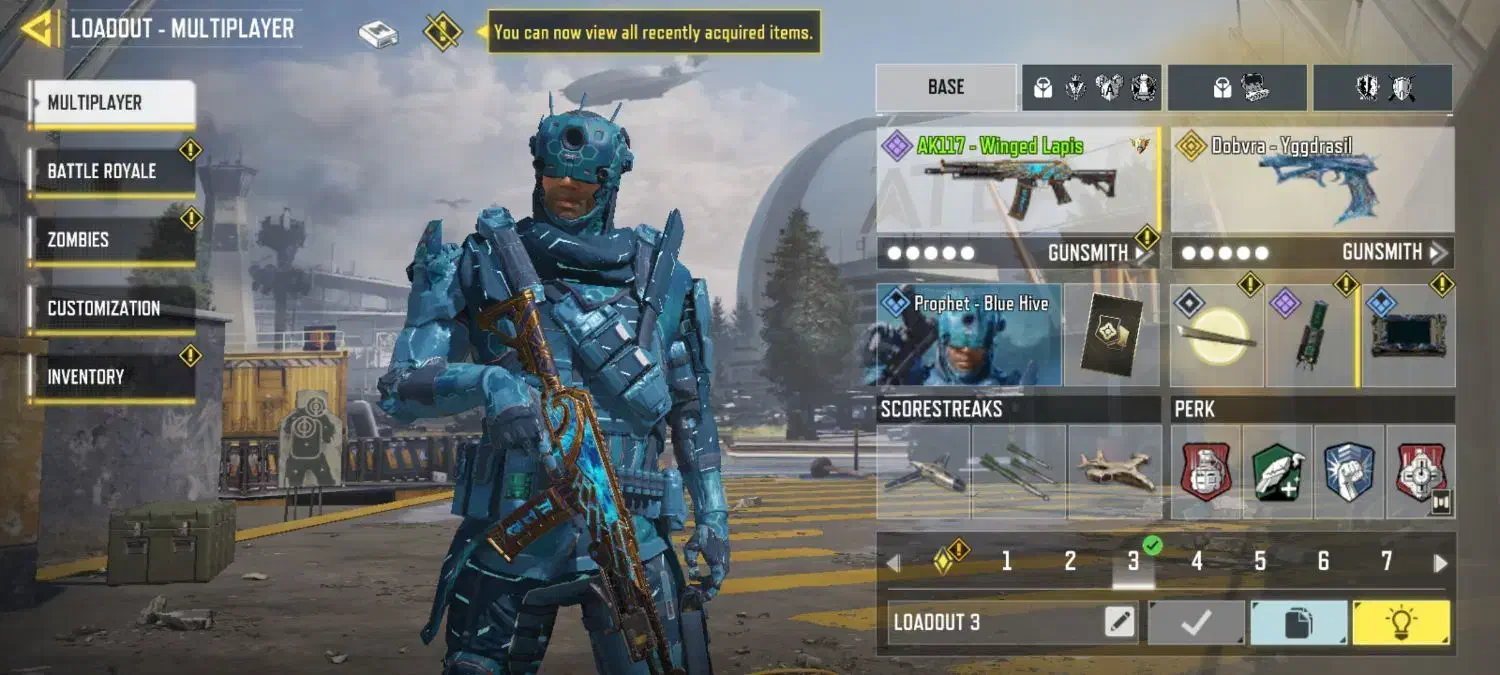Select the Multiplayer menu entry

pyautogui.click(x=112, y=102)
